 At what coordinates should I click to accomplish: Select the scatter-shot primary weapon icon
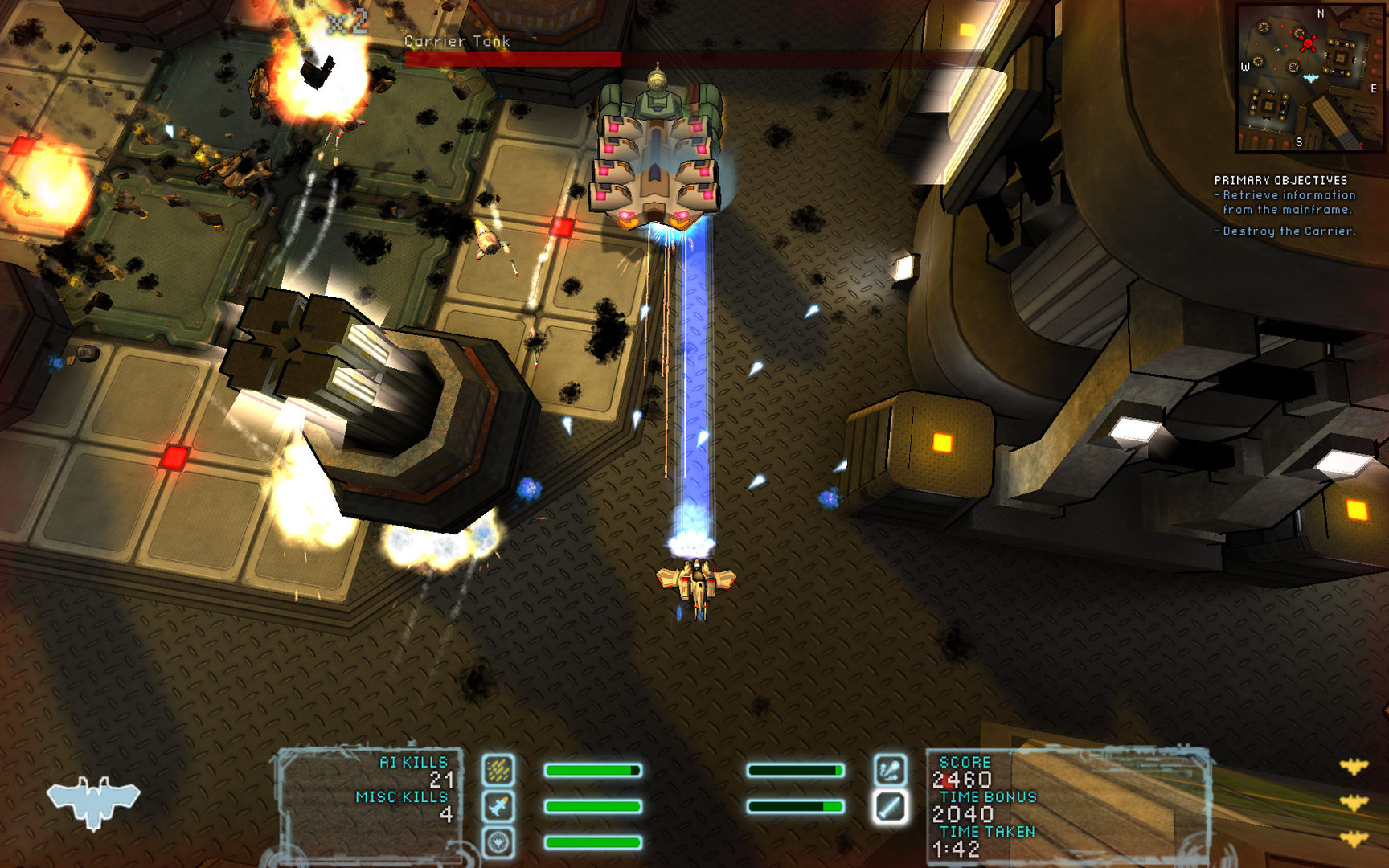(x=499, y=769)
